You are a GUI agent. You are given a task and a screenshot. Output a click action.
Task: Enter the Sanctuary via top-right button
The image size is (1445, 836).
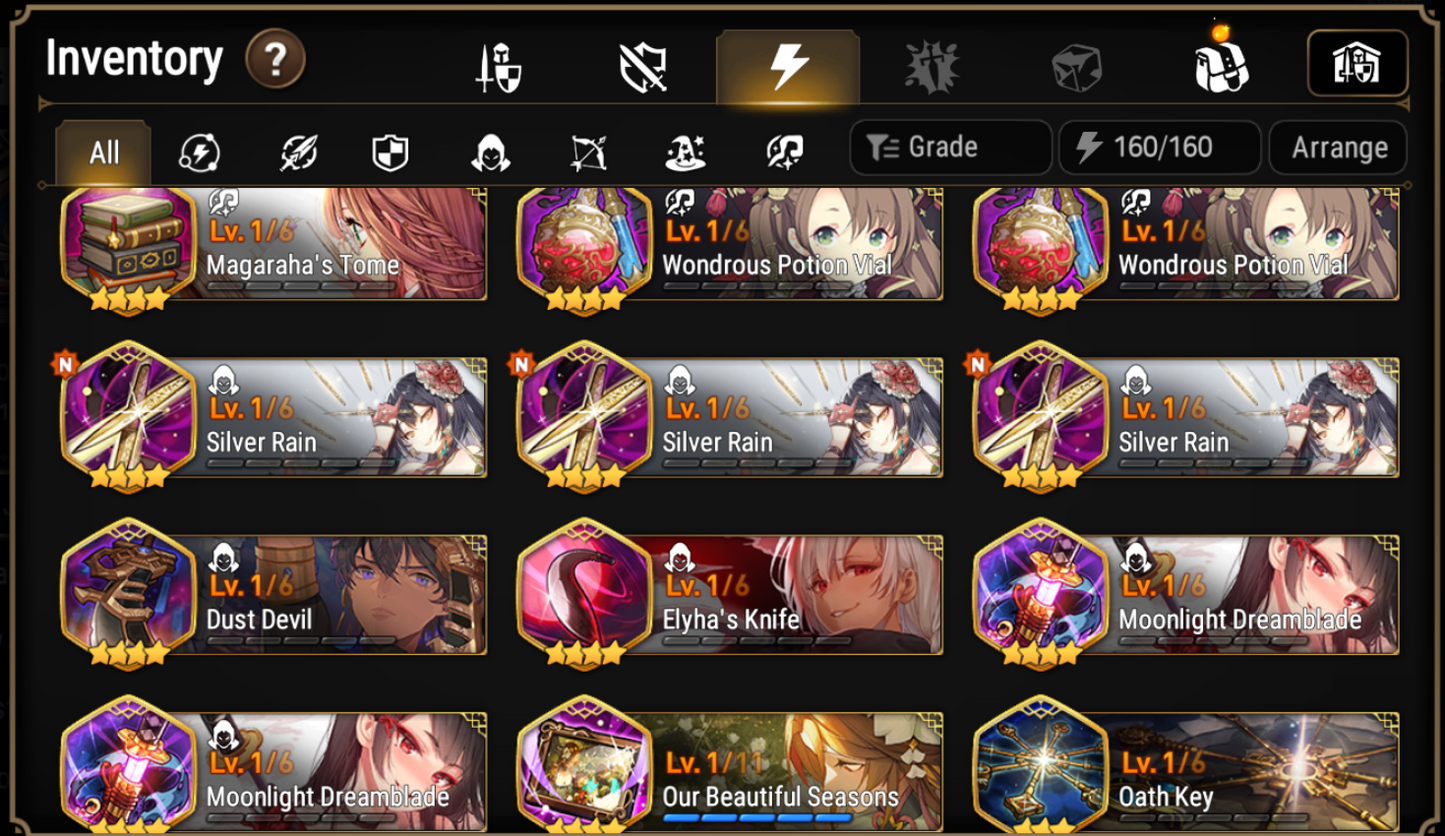pyautogui.click(x=1356, y=60)
